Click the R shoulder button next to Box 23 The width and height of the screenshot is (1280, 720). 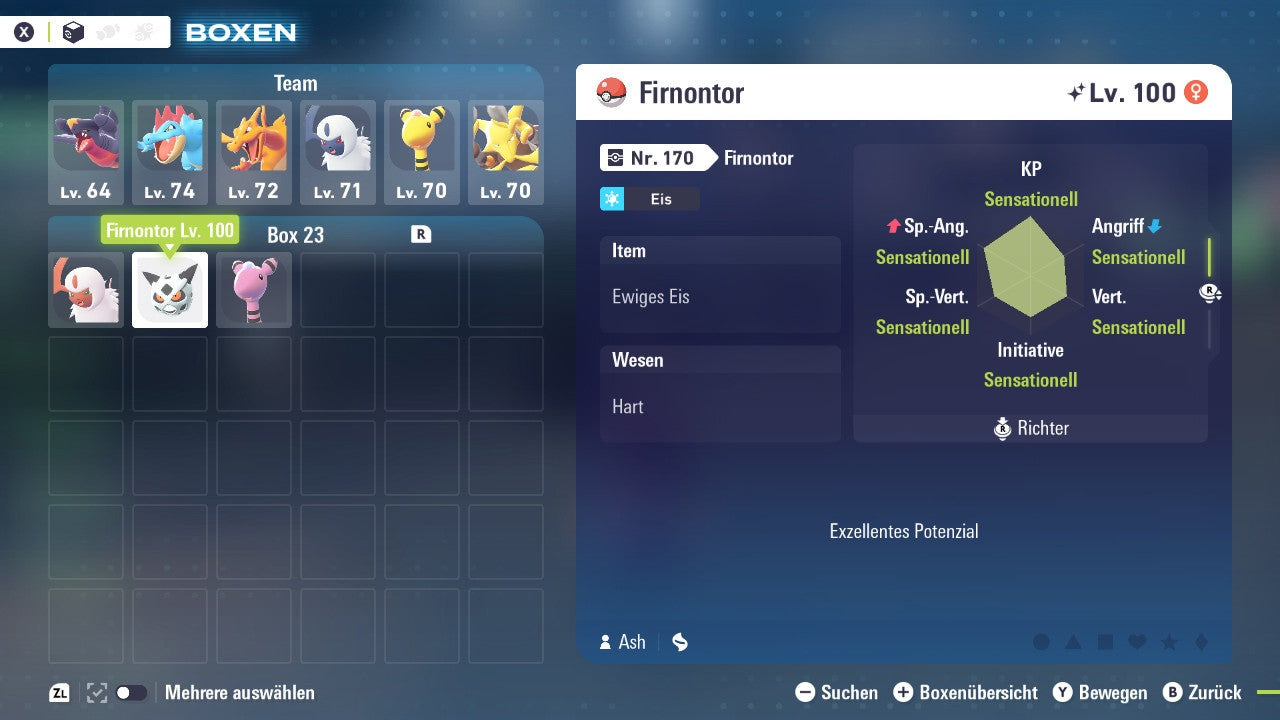421,233
